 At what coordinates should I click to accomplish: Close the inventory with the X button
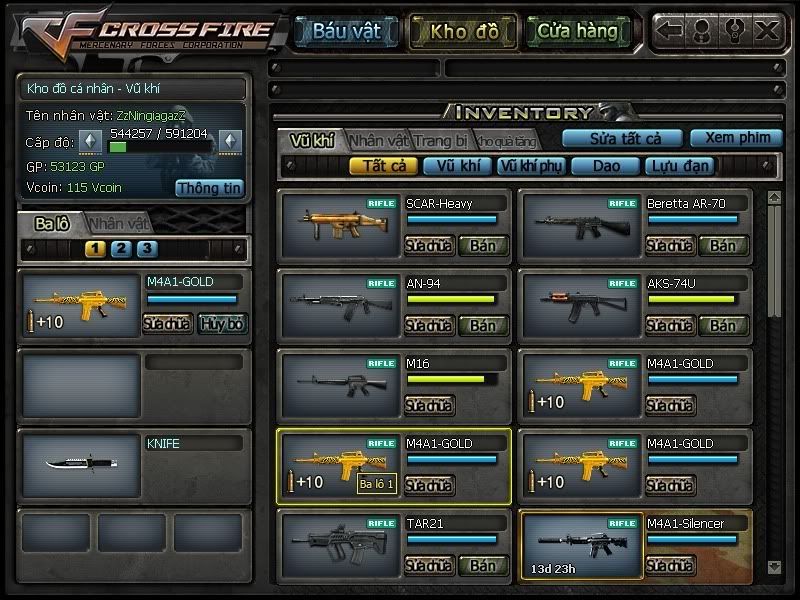pyautogui.click(x=767, y=30)
